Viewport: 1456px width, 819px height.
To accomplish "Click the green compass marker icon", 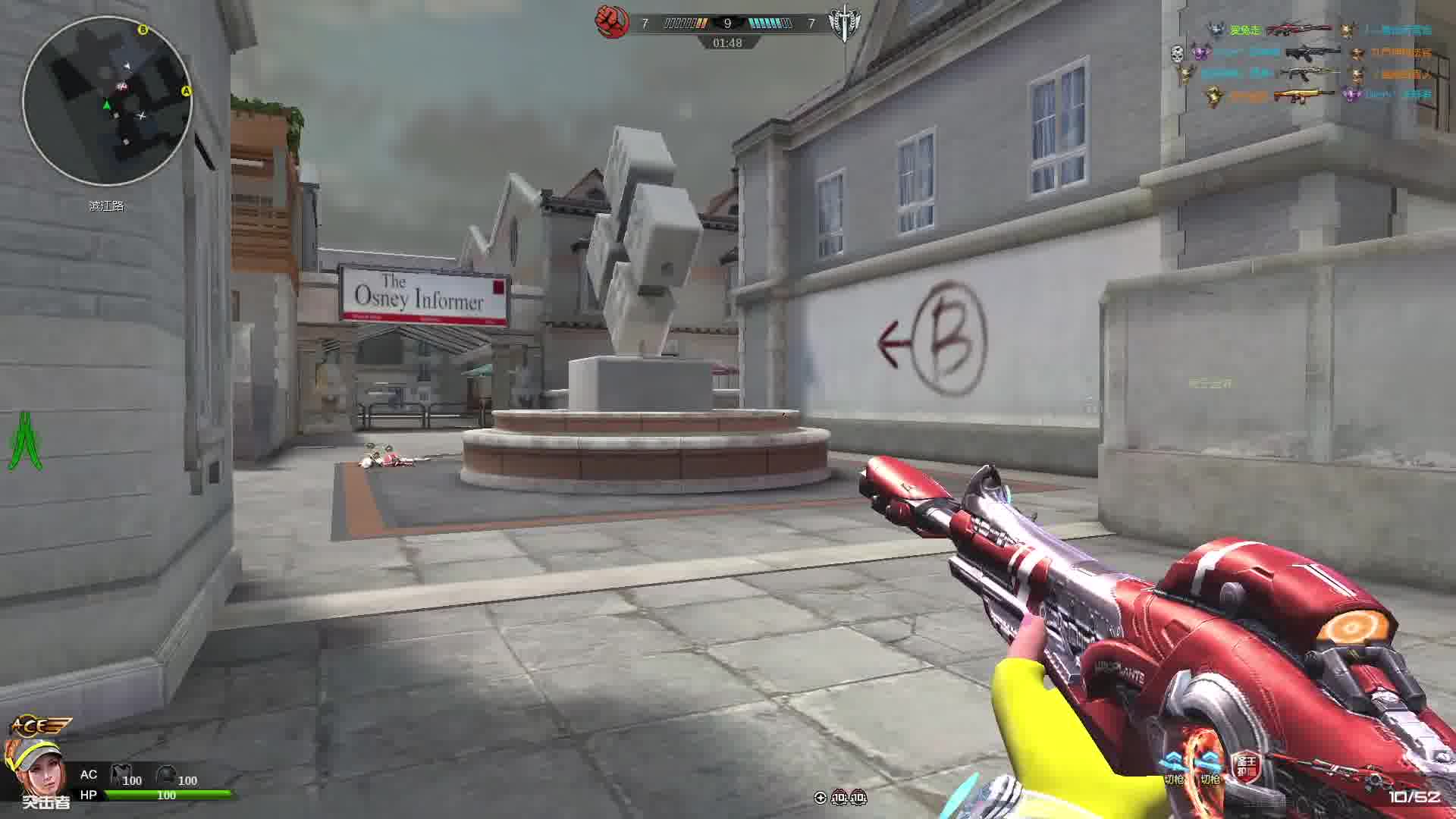I will pyautogui.click(x=25, y=441).
